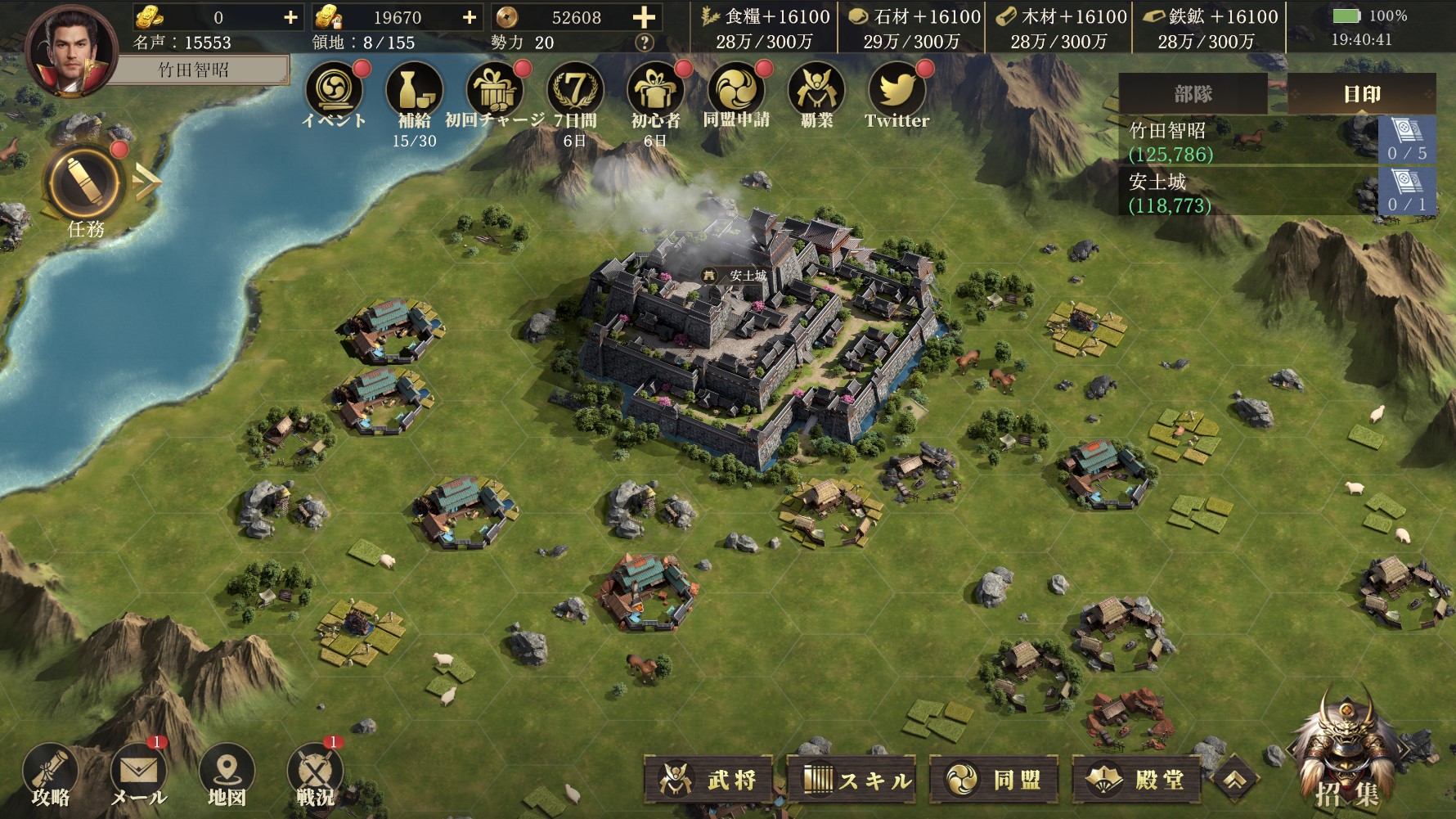The height and width of the screenshot is (819, 1456).
Task: Open the 武将 generals menu
Action: click(711, 779)
